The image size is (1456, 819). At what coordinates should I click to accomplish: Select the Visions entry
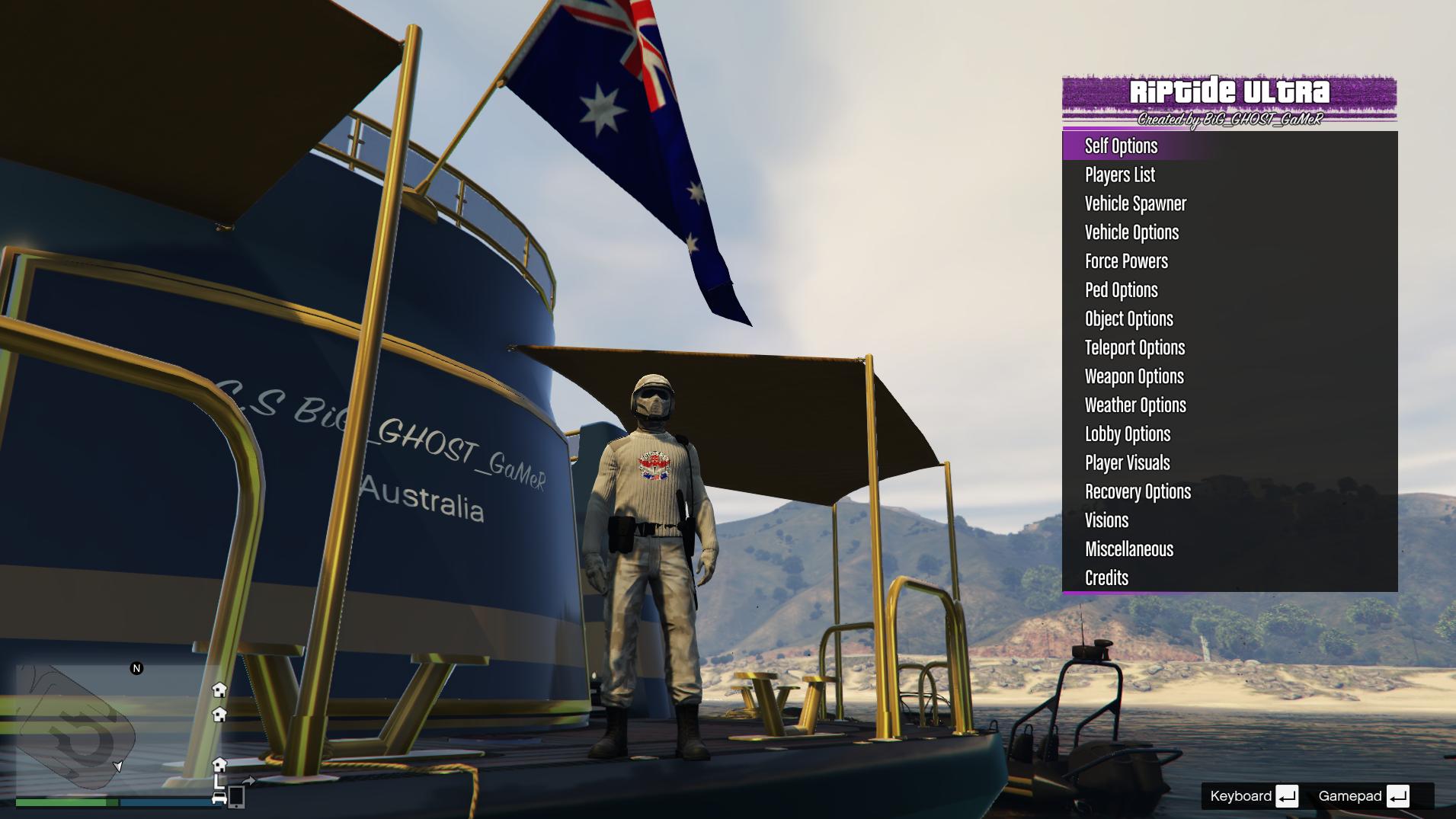click(x=1106, y=521)
